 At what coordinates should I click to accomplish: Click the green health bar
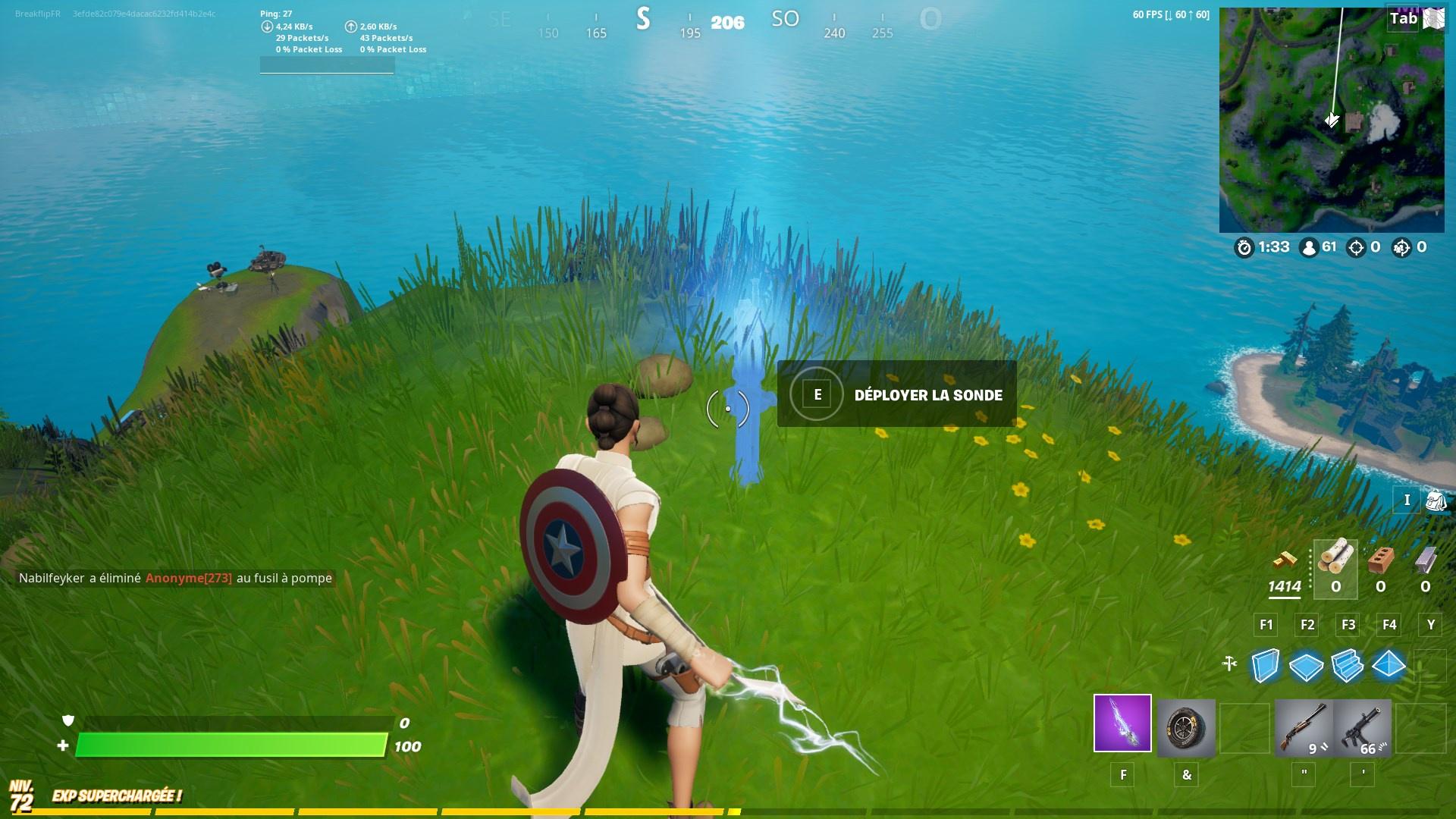tap(227, 745)
